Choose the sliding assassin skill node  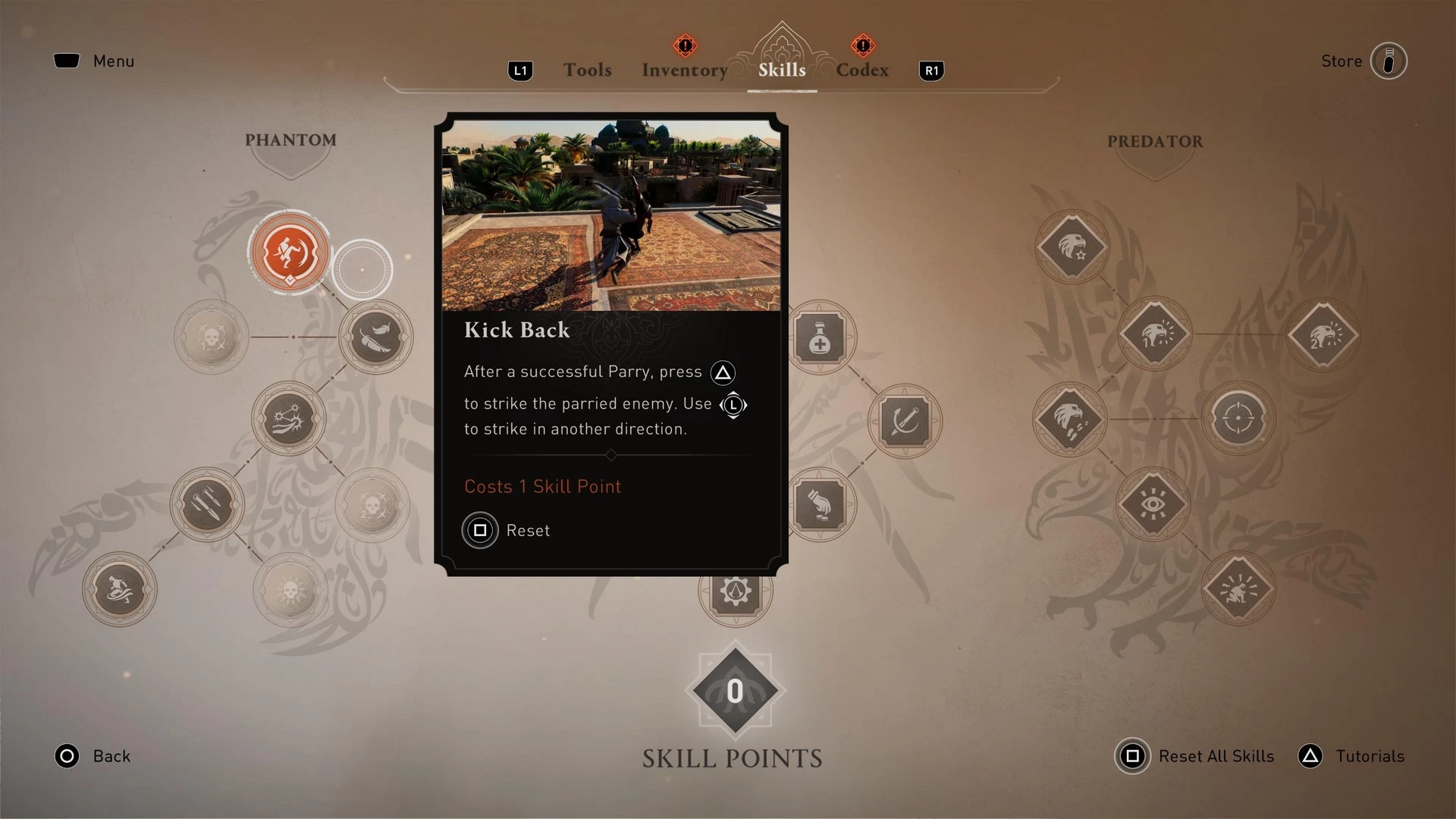coord(120,588)
